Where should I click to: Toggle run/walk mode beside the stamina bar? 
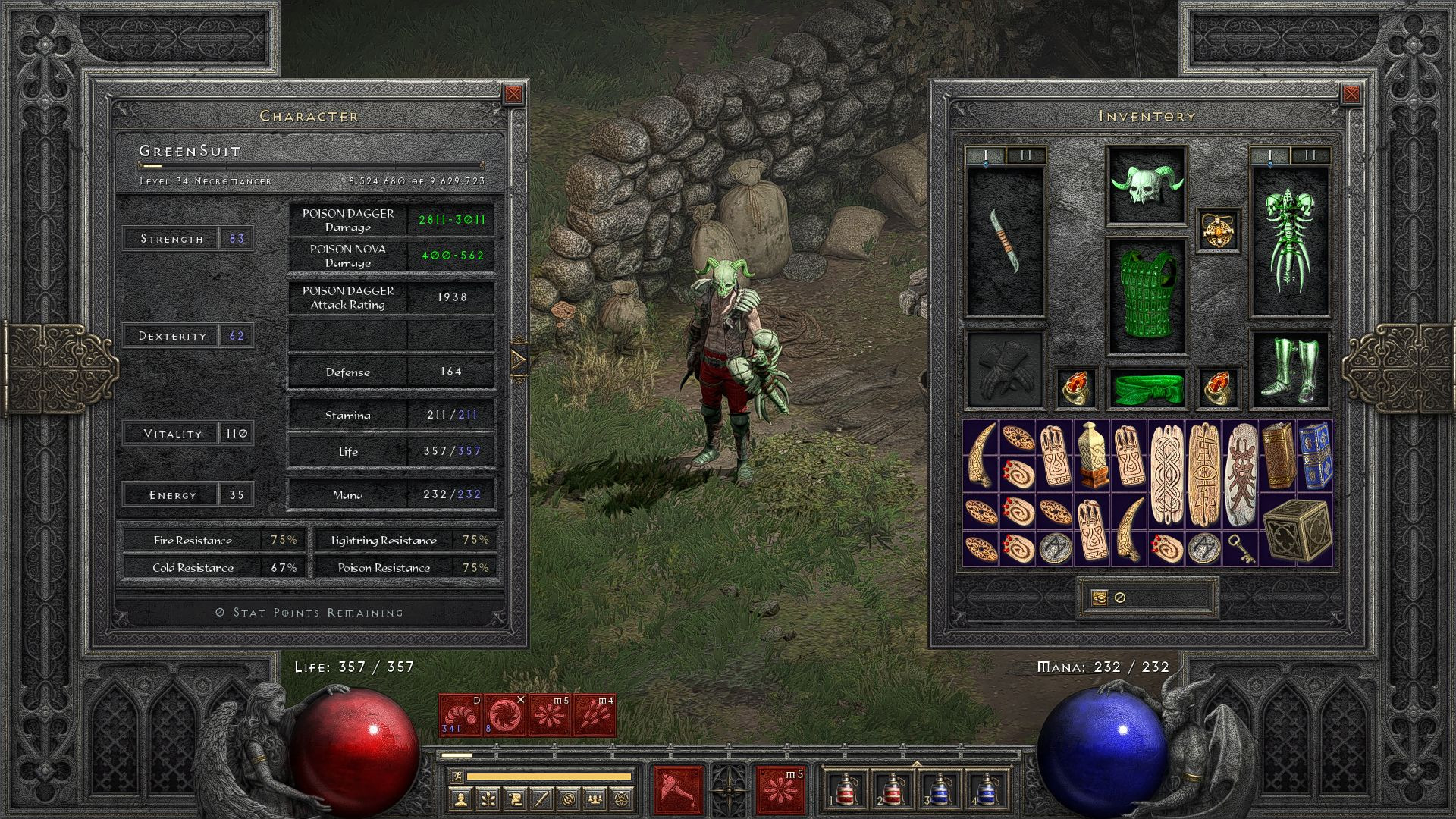point(457,777)
